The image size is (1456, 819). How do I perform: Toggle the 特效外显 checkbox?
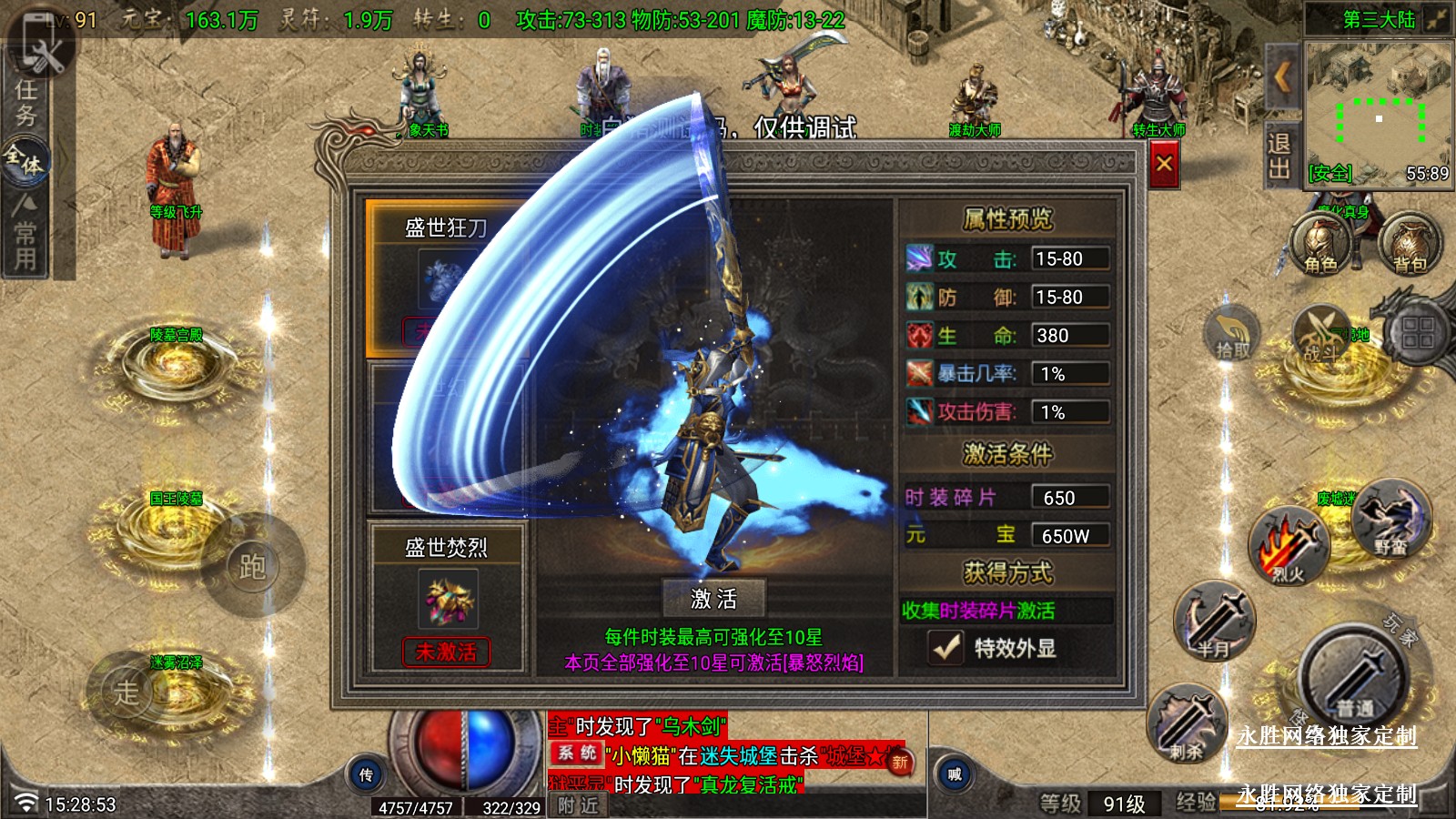pos(946,647)
